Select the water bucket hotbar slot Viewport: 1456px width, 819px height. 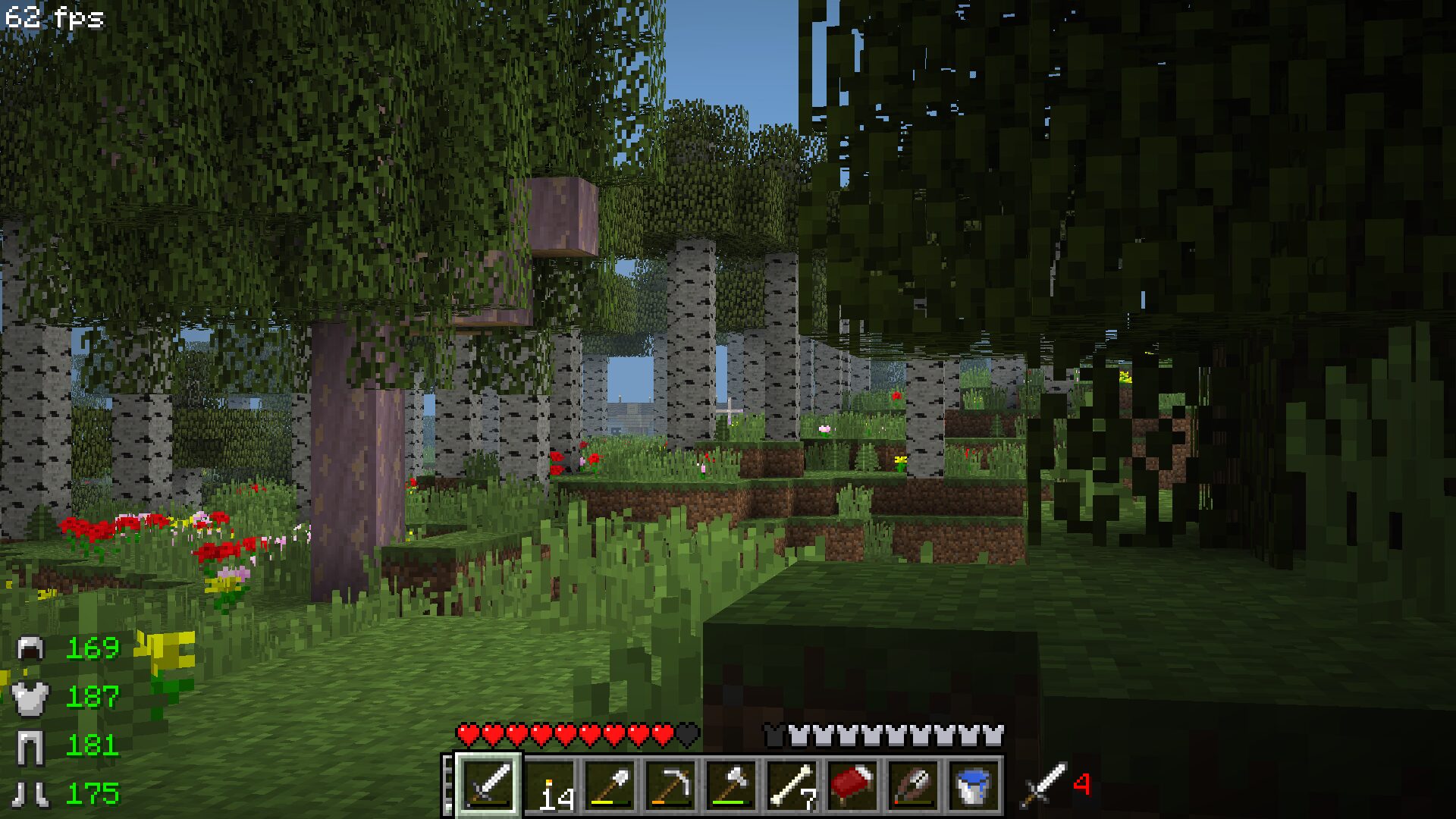coord(974,786)
